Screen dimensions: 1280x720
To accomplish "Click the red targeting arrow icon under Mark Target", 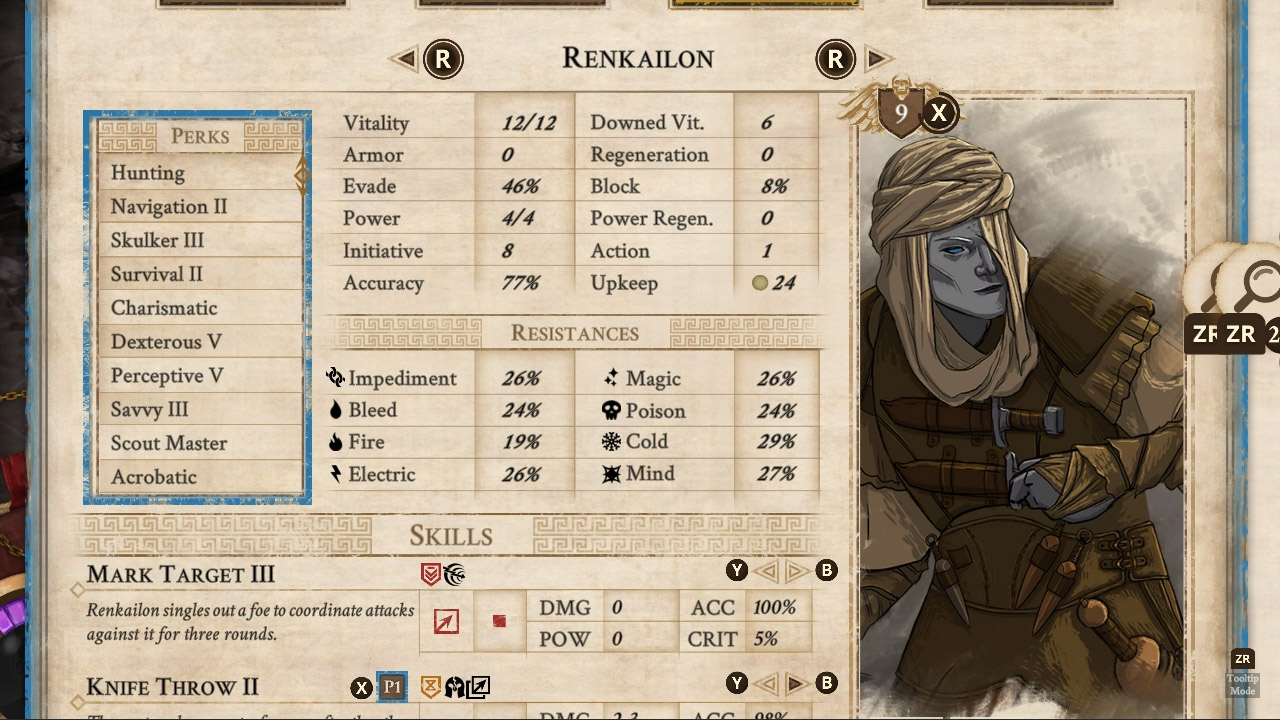I will 445,620.
